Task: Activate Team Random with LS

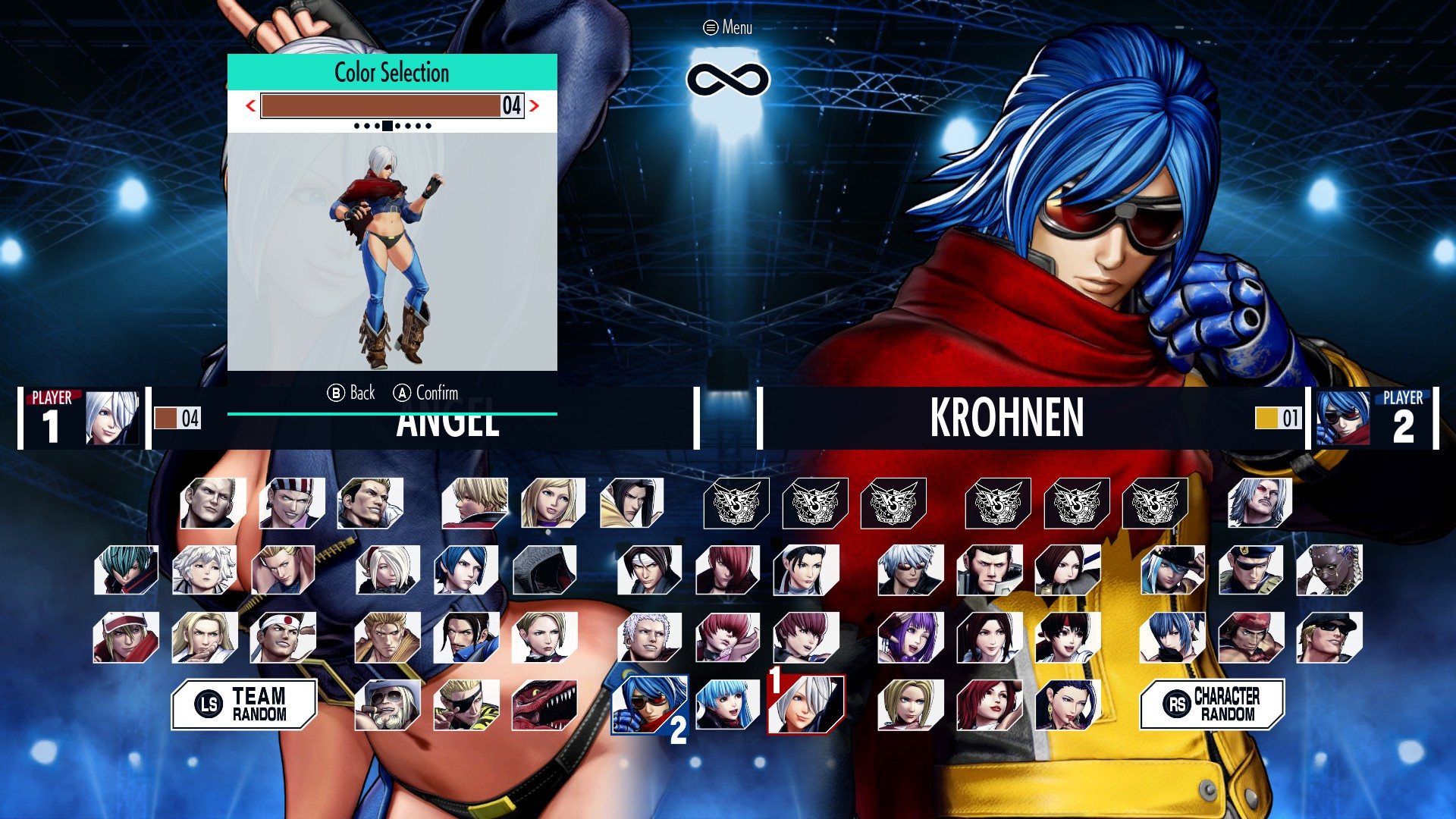Action: click(243, 704)
